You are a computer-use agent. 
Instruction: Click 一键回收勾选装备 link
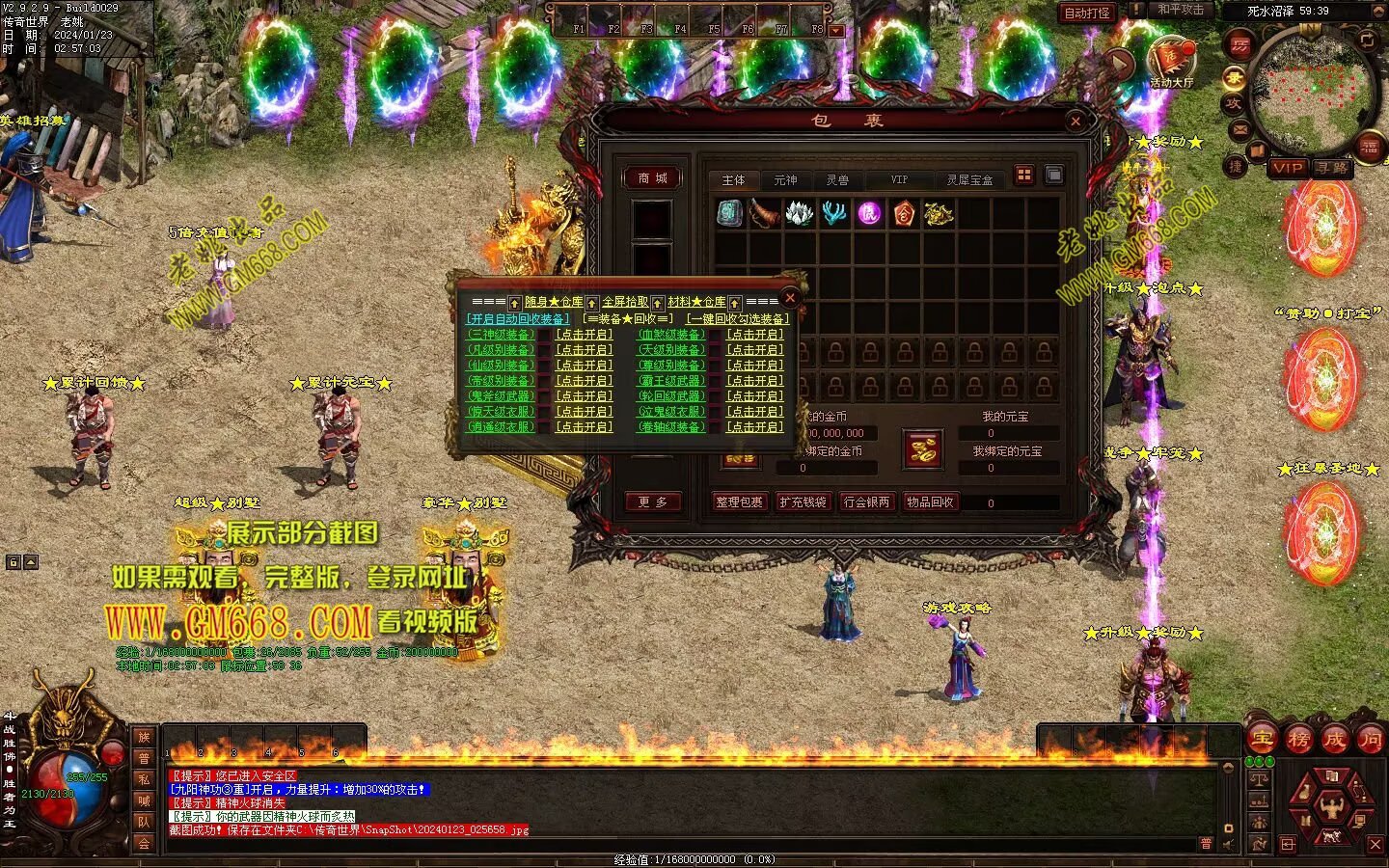738,319
